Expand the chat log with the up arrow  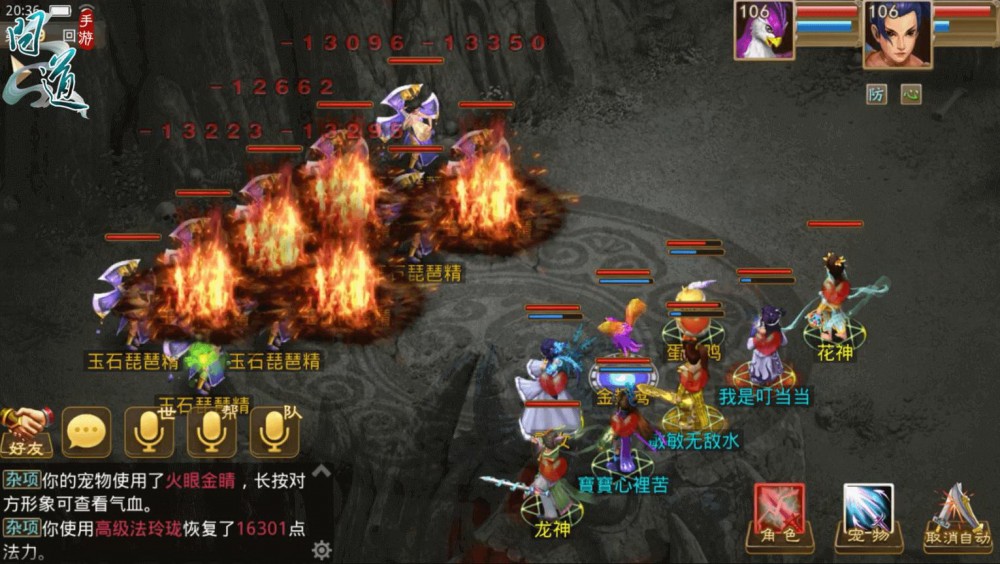tap(321, 469)
